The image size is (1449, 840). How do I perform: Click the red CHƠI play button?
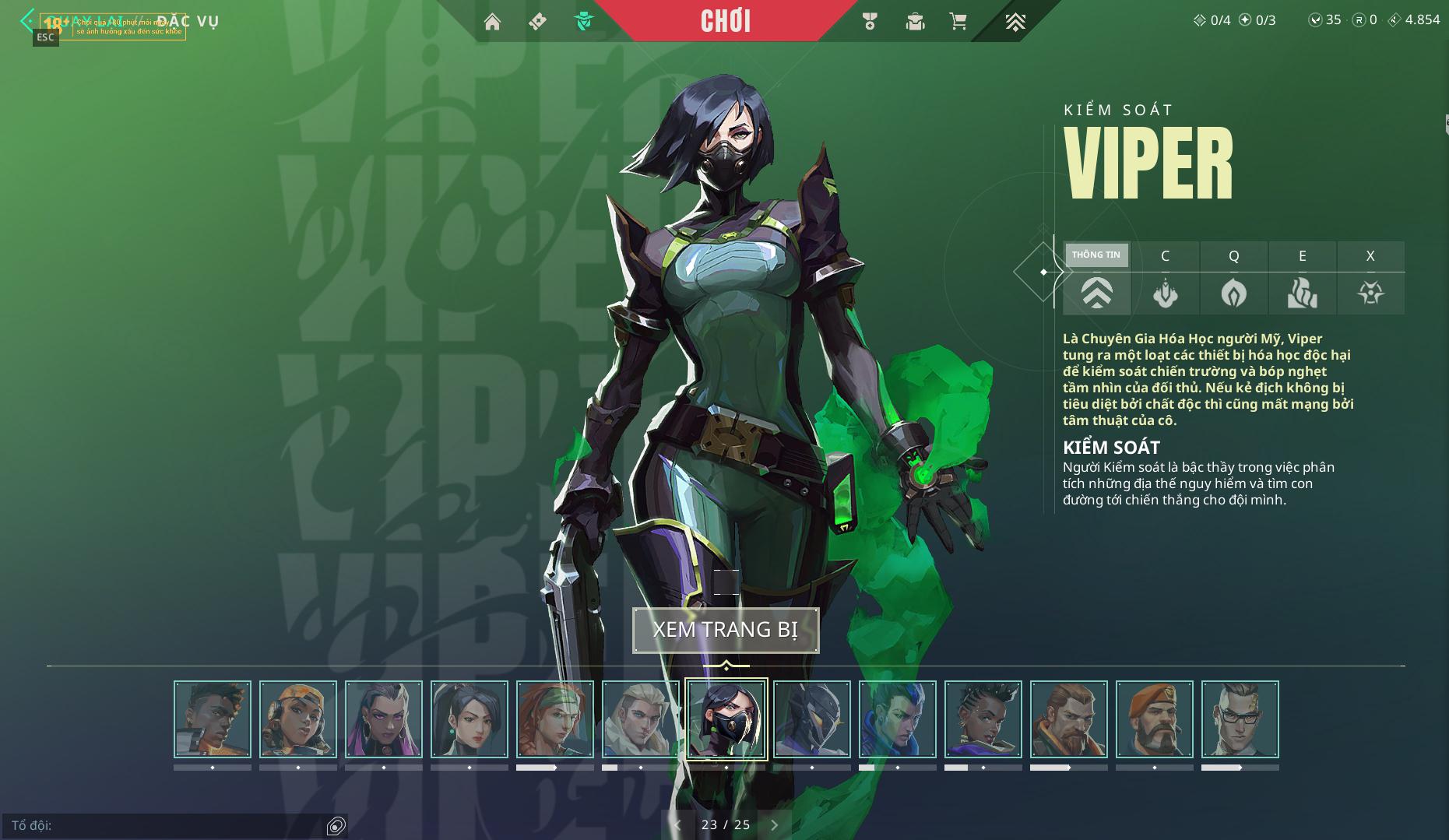point(726,21)
